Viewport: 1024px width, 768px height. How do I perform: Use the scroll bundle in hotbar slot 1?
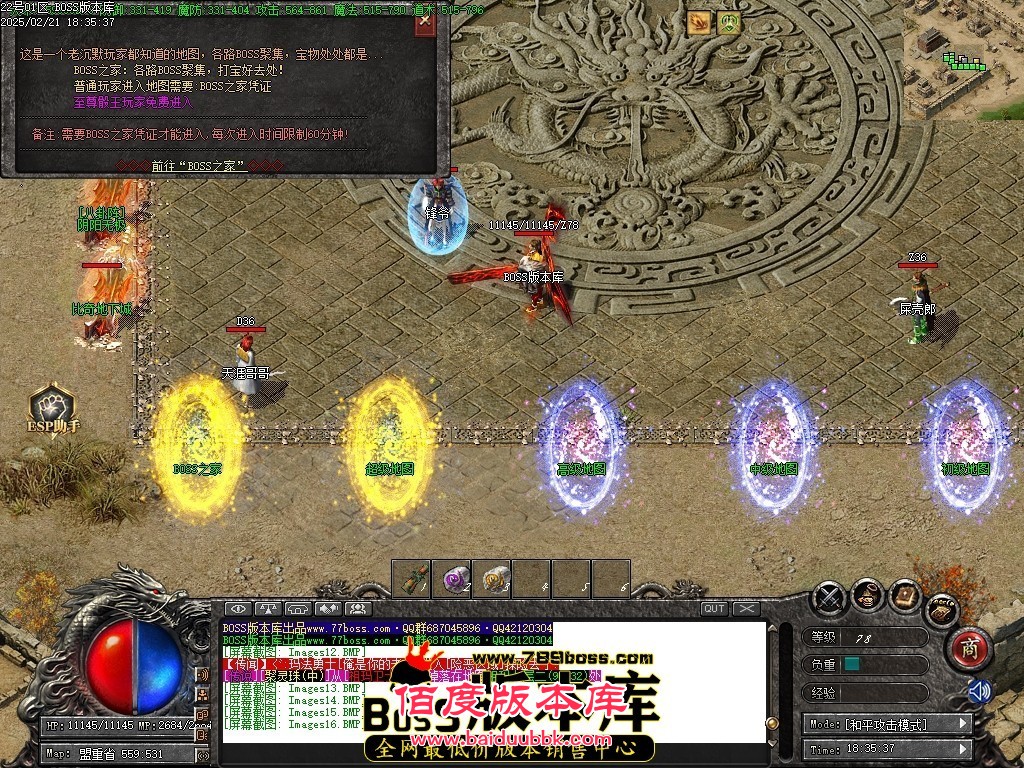pyautogui.click(x=411, y=578)
